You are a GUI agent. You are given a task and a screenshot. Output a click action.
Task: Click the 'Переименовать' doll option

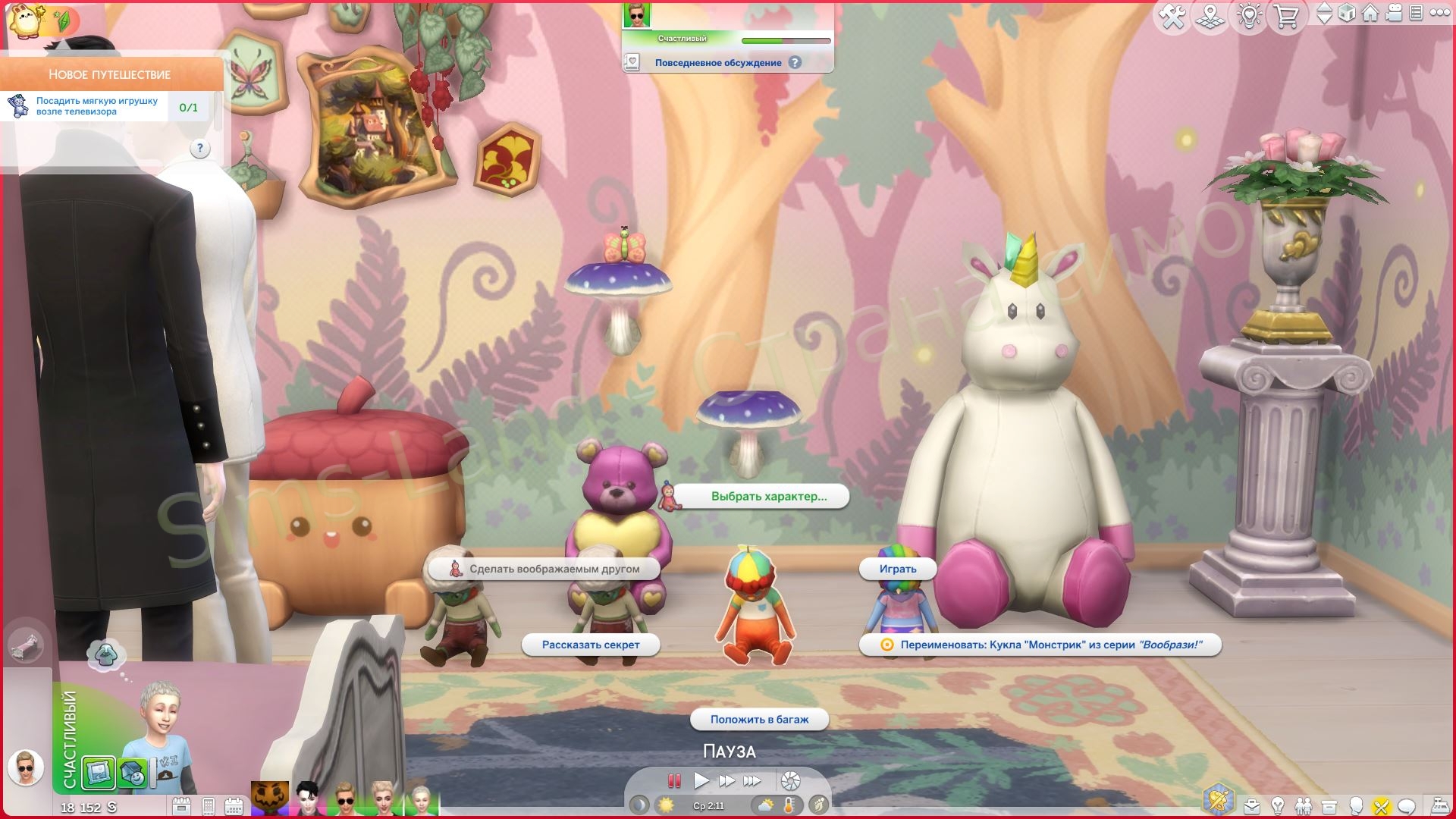1040,645
